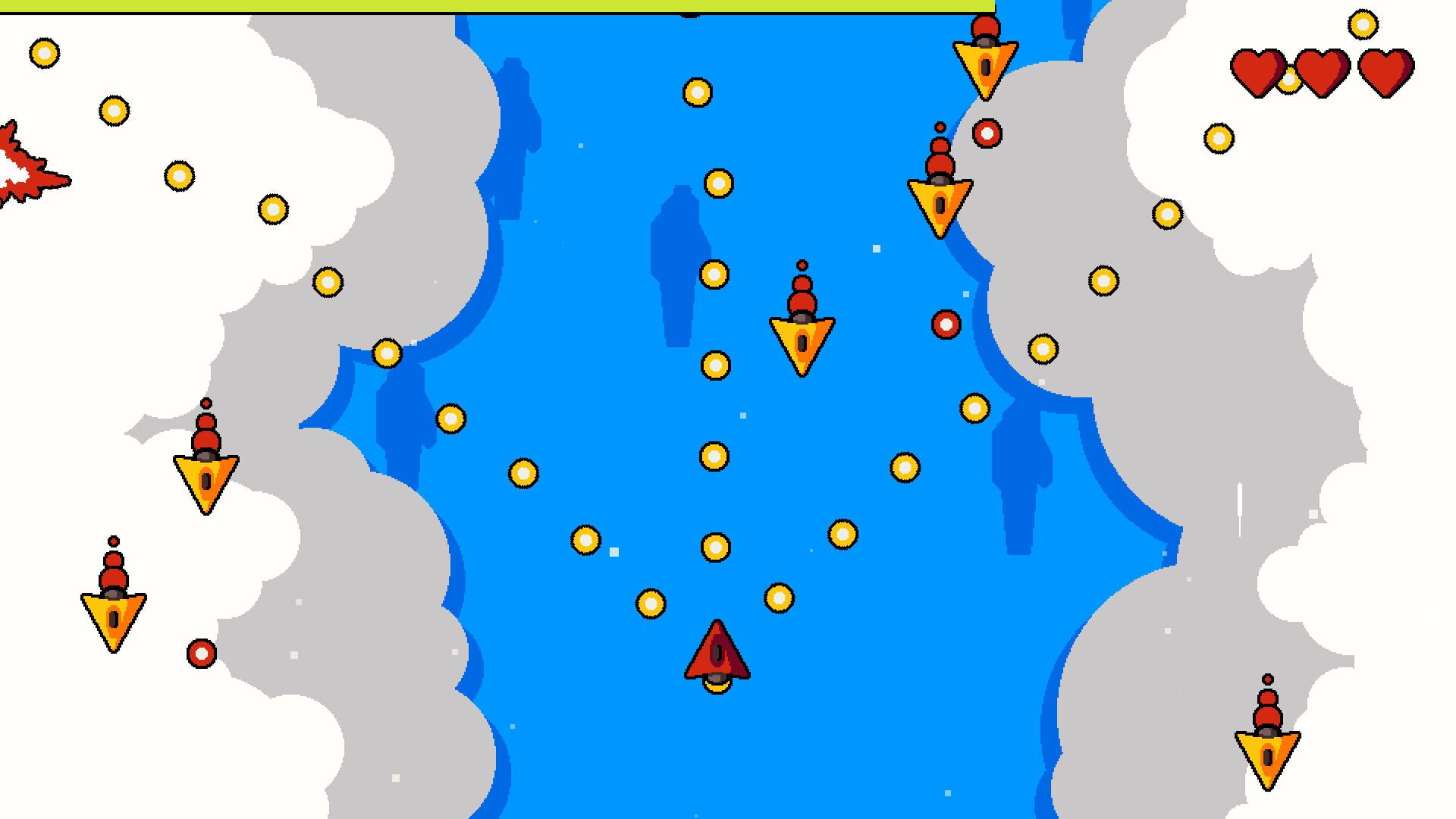Click the coin at the top middle of the river
The width and height of the screenshot is (1456, 819).
695,94
